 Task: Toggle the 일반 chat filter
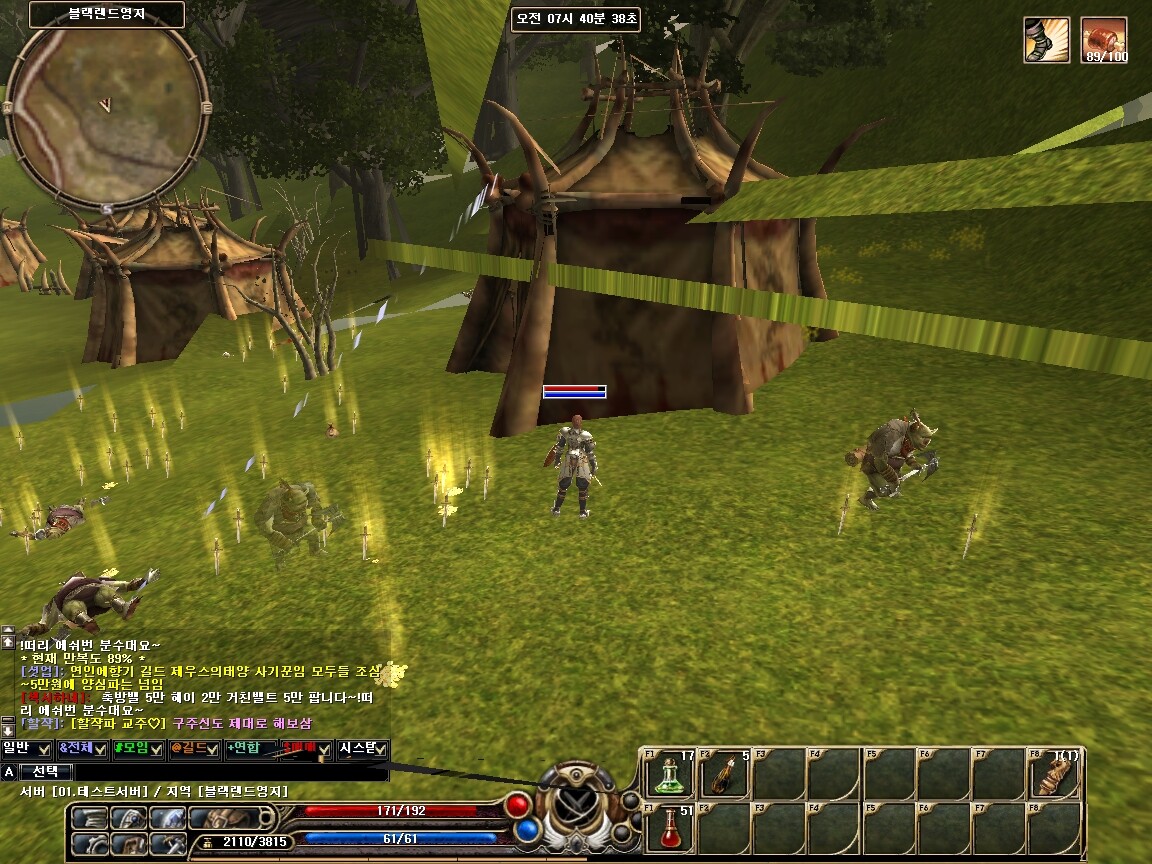(x=27, y=748)
